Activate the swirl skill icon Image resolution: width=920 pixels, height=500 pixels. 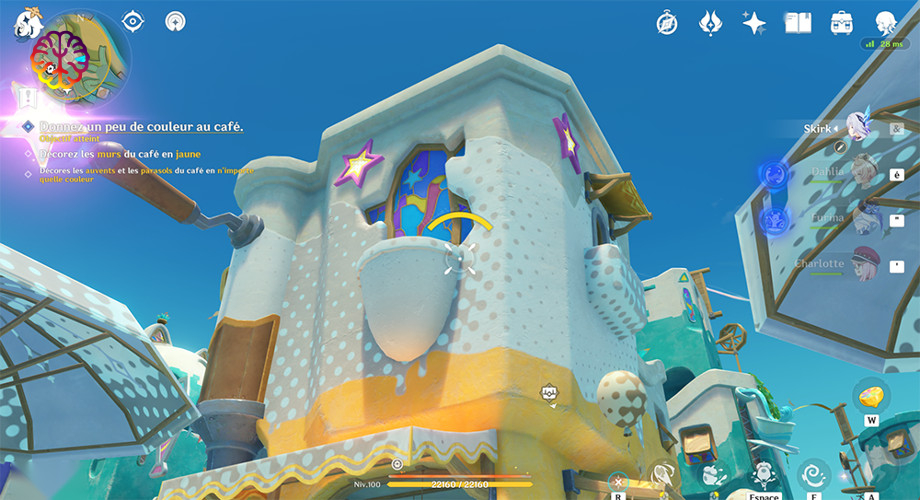pyautogui.click(x=815, y=473)
